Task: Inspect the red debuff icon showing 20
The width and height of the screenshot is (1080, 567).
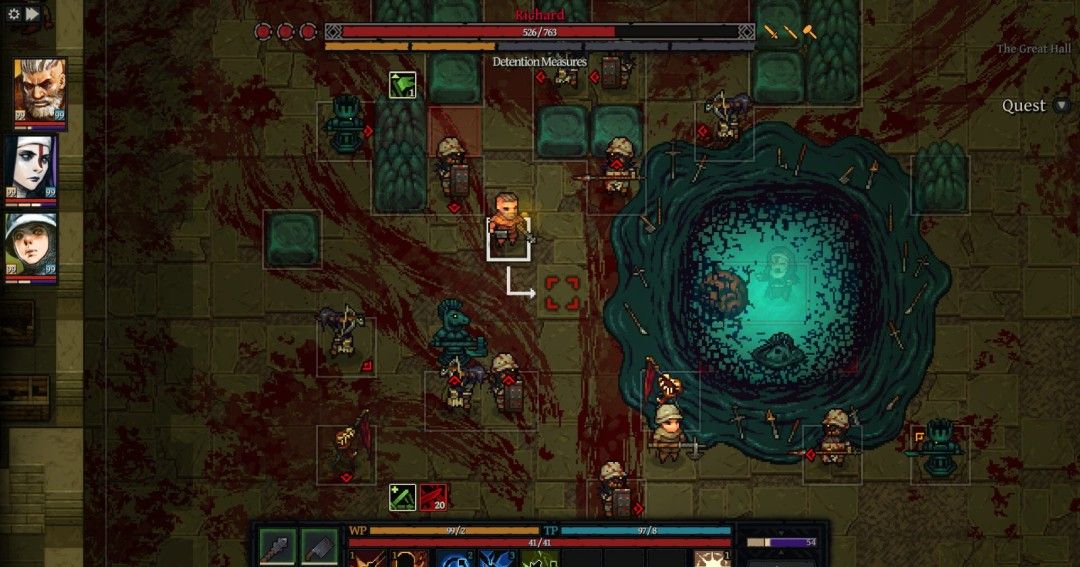Action: (x=433, y=496)
